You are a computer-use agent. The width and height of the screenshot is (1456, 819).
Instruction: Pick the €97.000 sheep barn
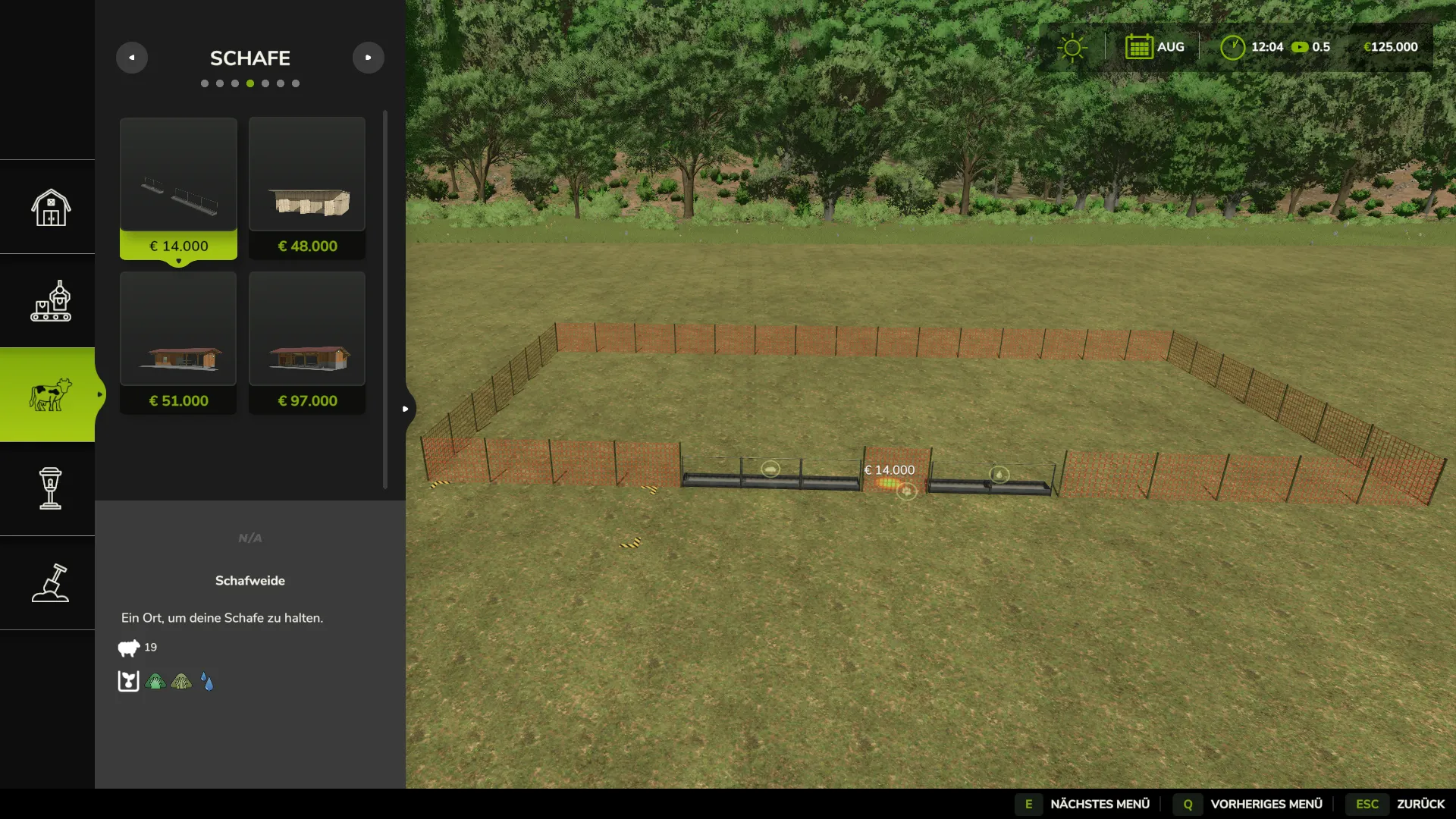(307, 343)
